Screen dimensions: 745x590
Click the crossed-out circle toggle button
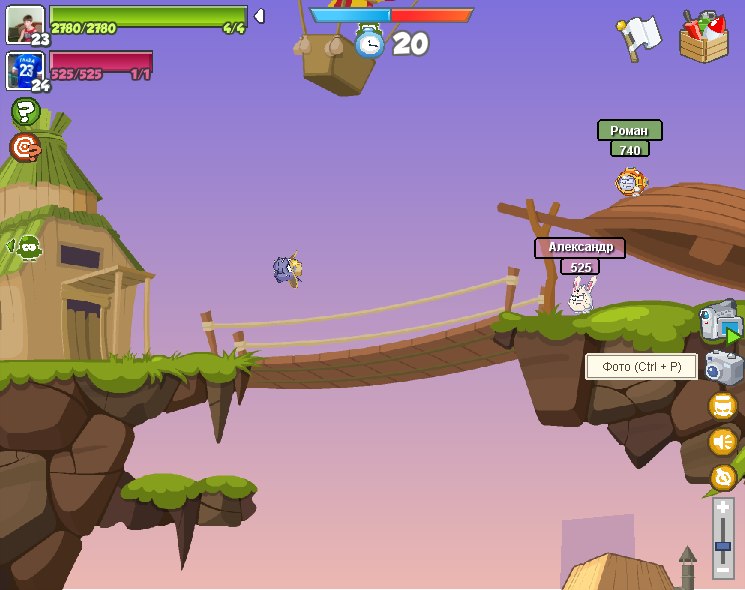[722, 477]
